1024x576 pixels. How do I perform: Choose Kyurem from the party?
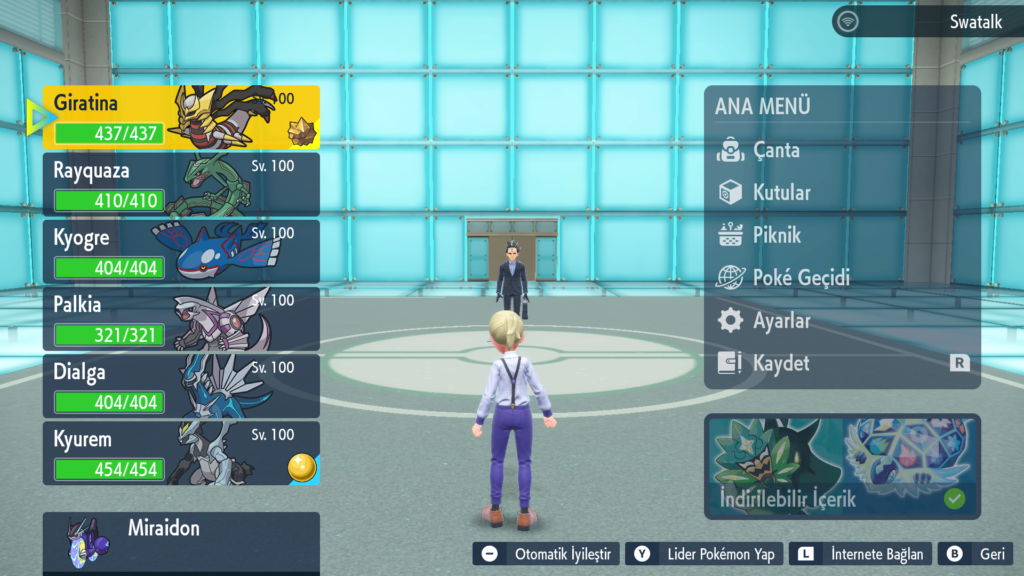pyautogui.click(x=181, y=452)
